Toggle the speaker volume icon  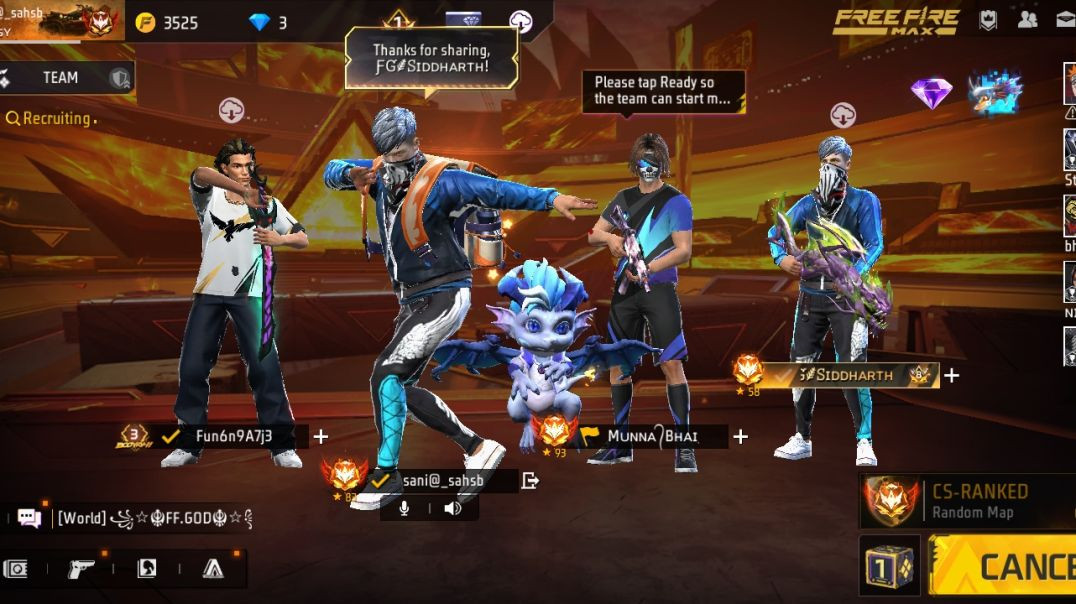(453, 508)
